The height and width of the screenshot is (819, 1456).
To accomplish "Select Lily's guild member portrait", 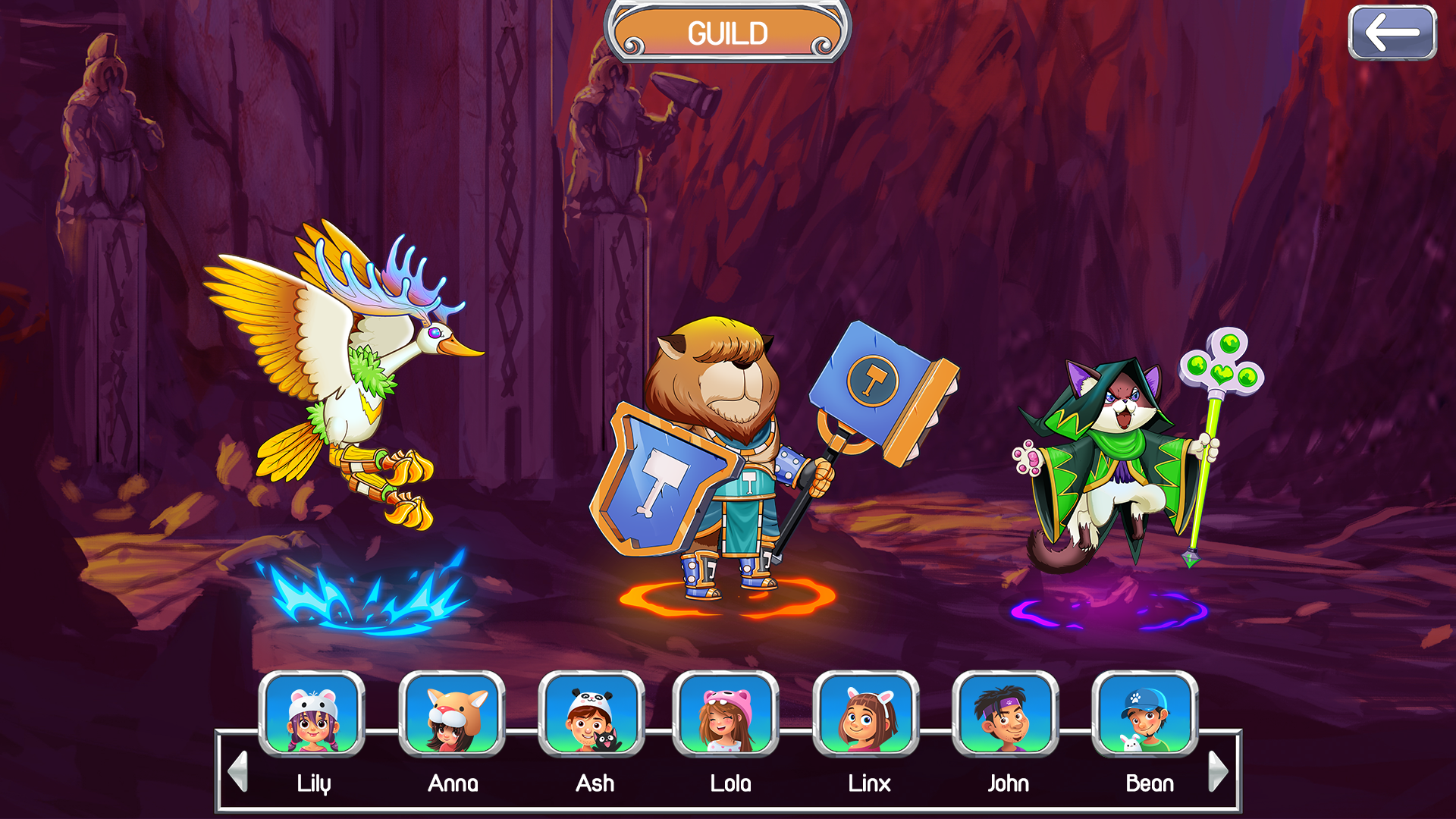I will (x=312, y=714).
